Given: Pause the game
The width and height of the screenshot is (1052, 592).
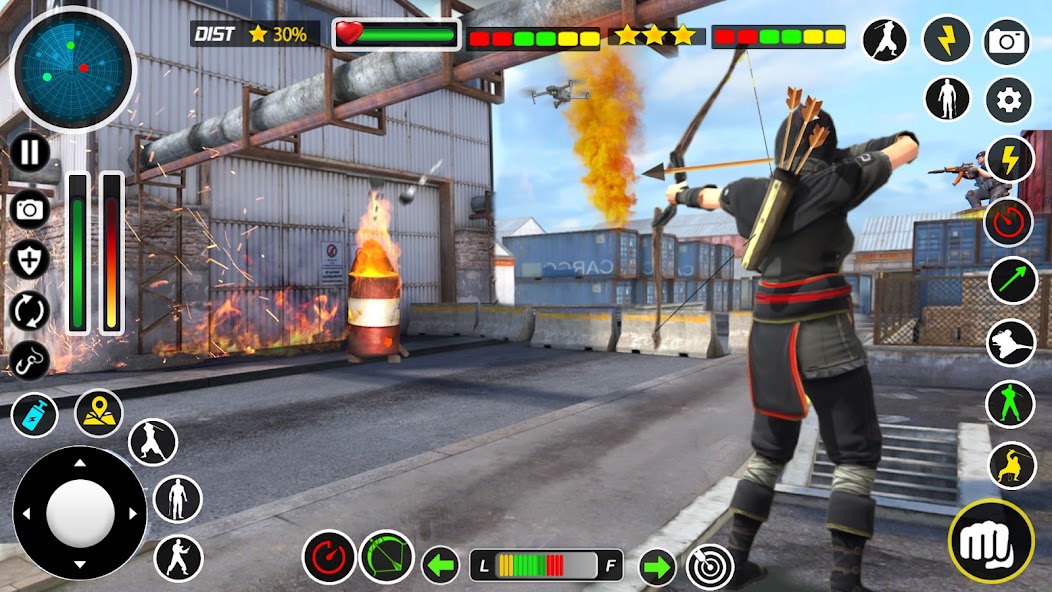Looking at the screenshot, I should [x=31, y=153].
